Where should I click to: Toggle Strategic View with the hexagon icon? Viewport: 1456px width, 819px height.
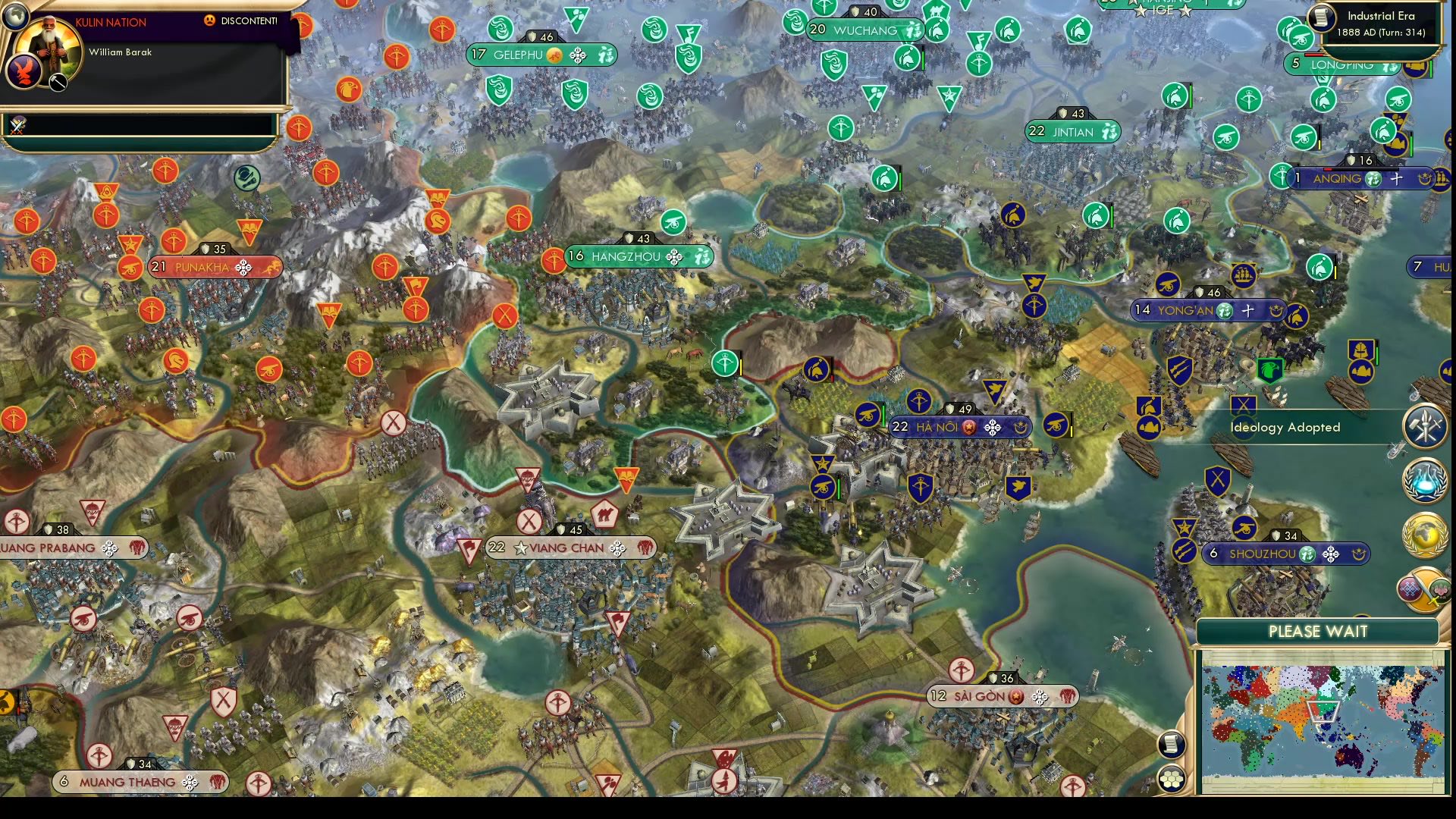click(x=1172, y=778)
